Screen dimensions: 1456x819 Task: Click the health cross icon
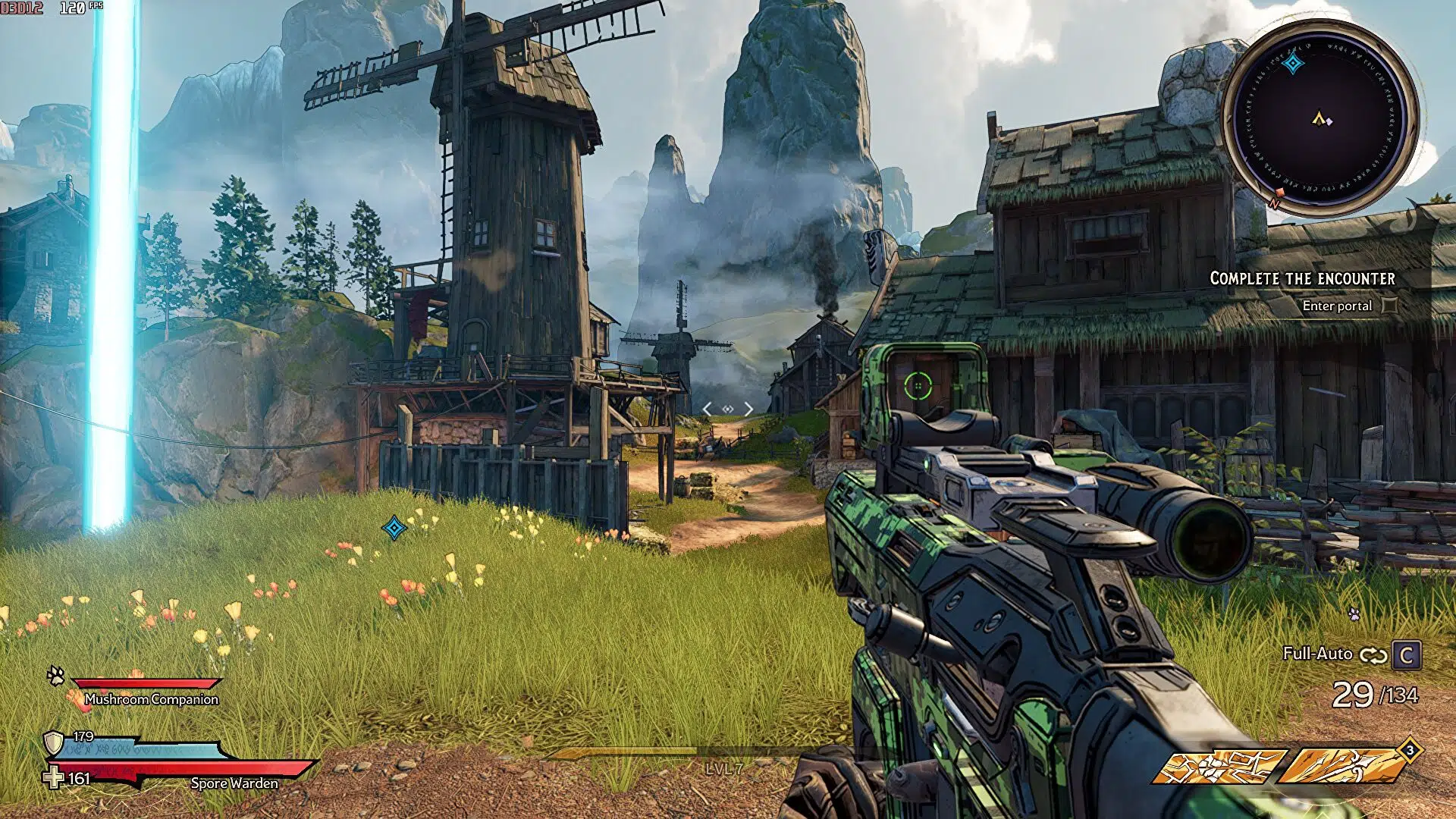[53, 778]
